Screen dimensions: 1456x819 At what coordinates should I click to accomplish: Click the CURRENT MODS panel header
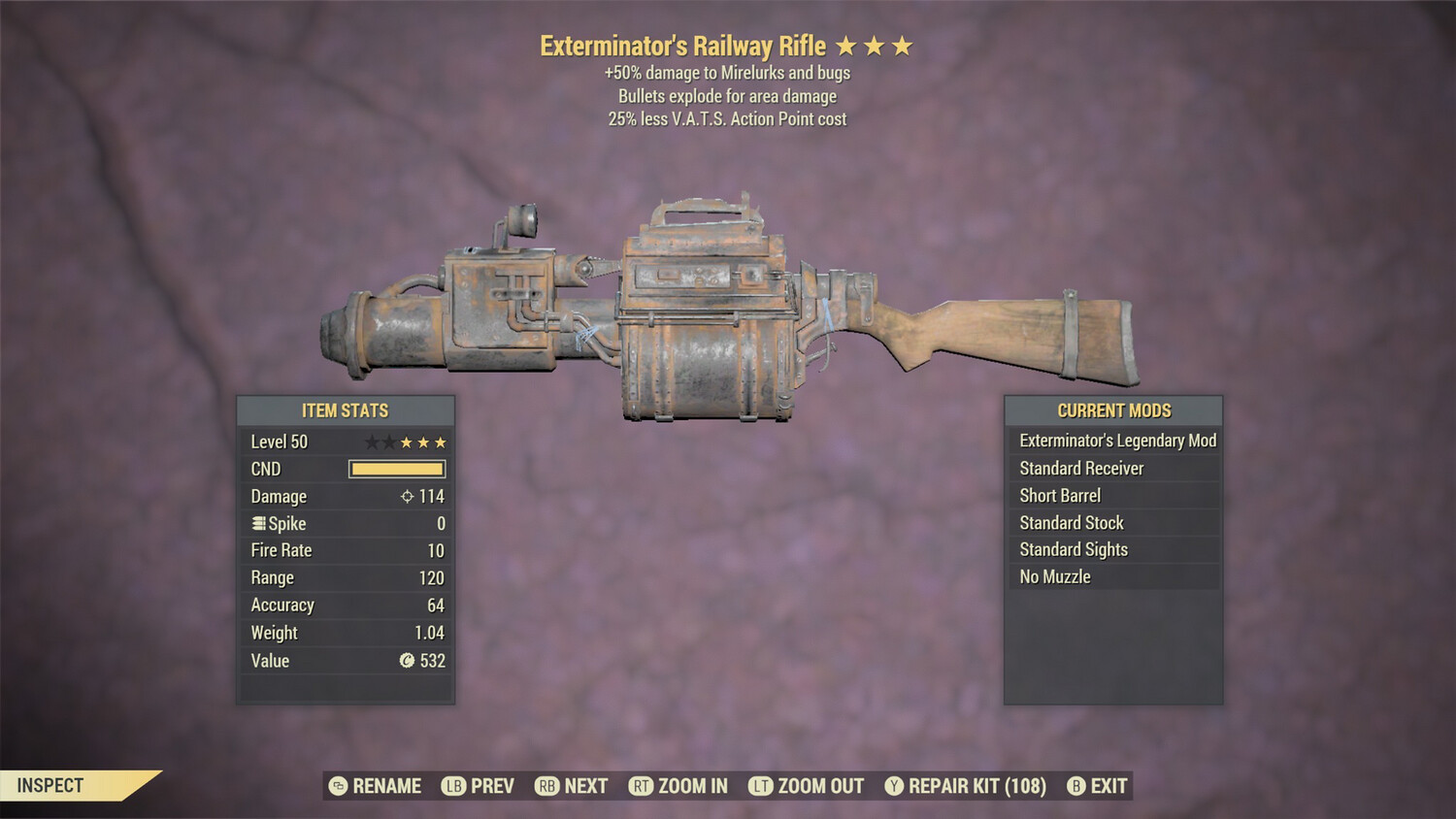click(x=1113, y=409)
